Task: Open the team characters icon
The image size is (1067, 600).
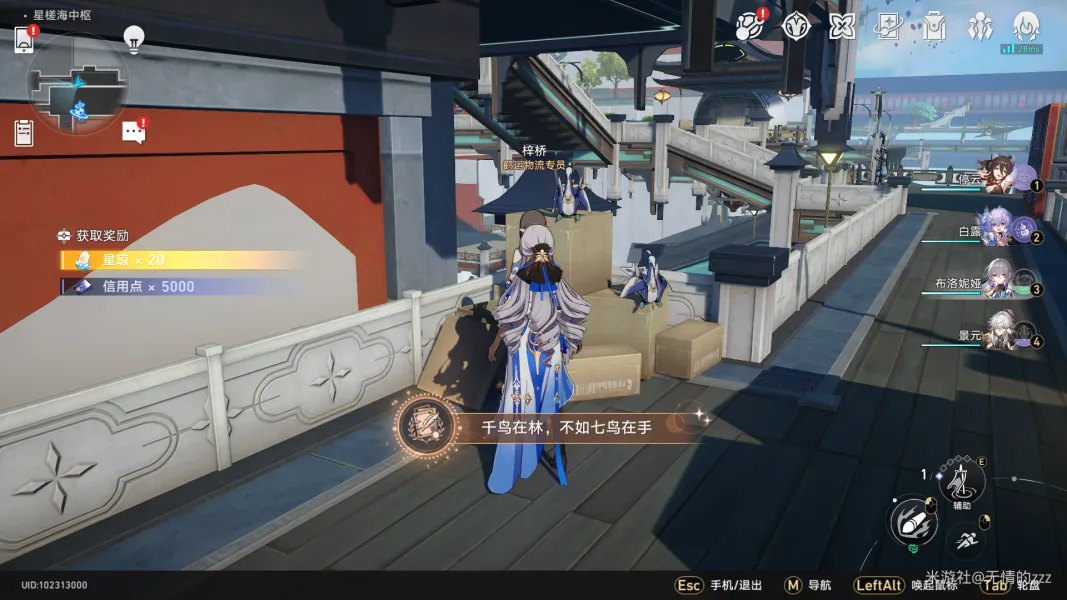Action: click(x=980, y=26)
